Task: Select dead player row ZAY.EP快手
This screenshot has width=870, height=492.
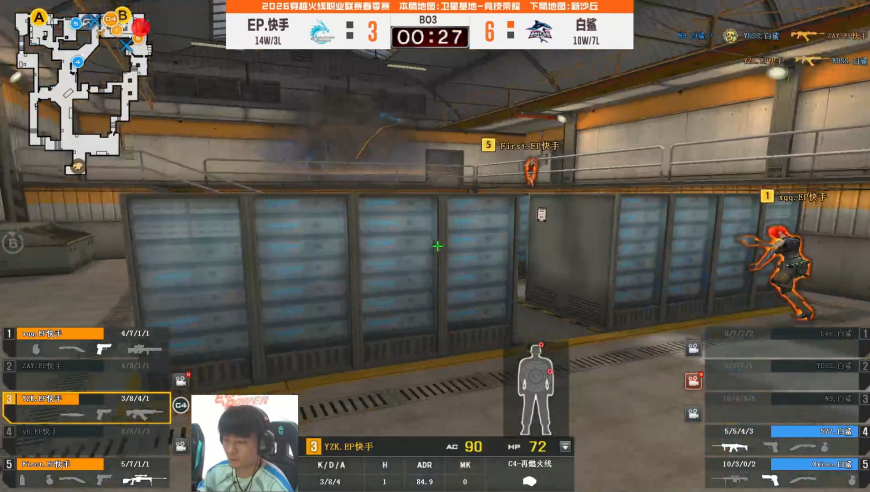Action: (83, 372)
